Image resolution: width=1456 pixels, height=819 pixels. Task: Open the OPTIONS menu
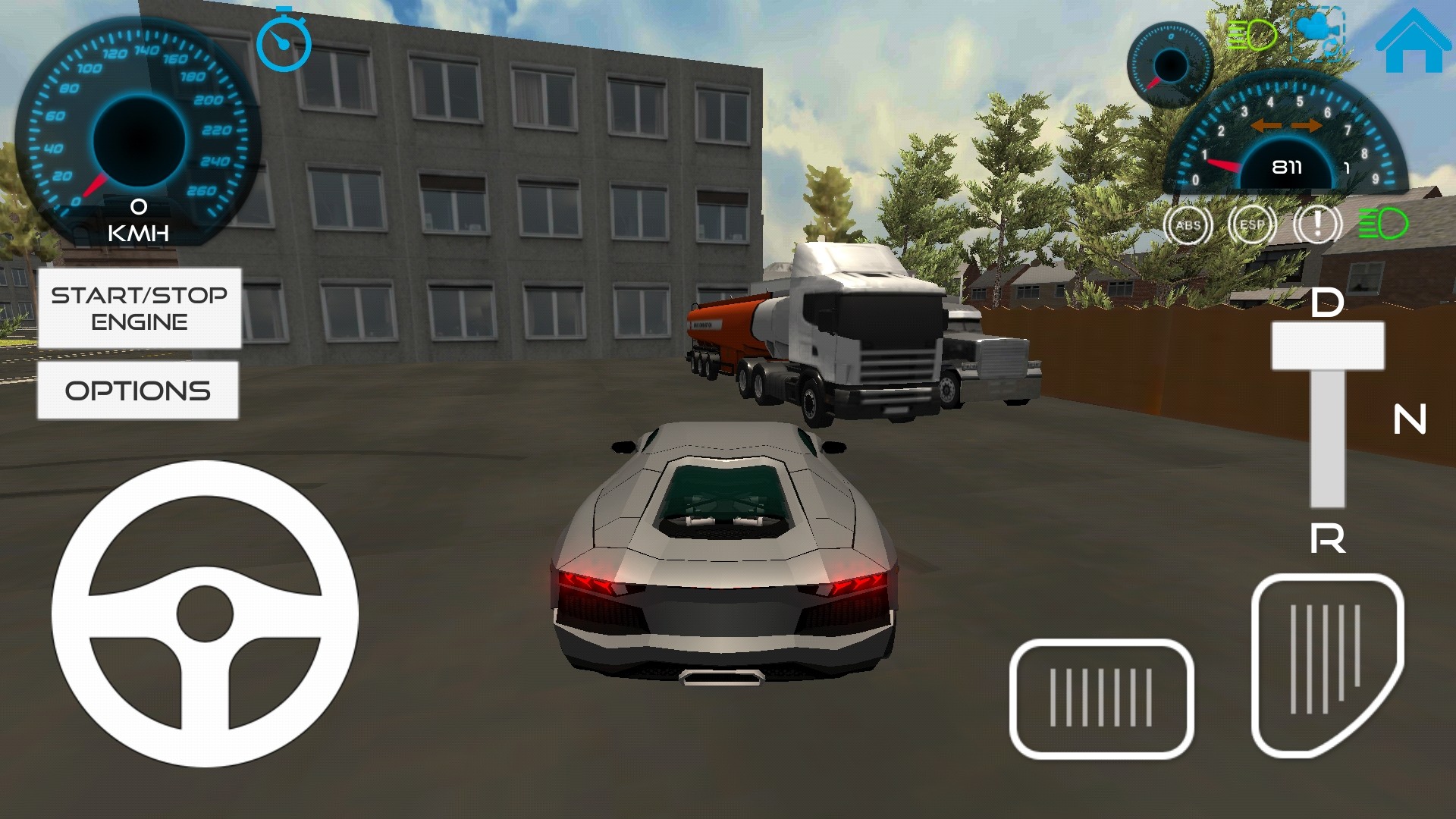pyautogui.click(x=138, y=391)
